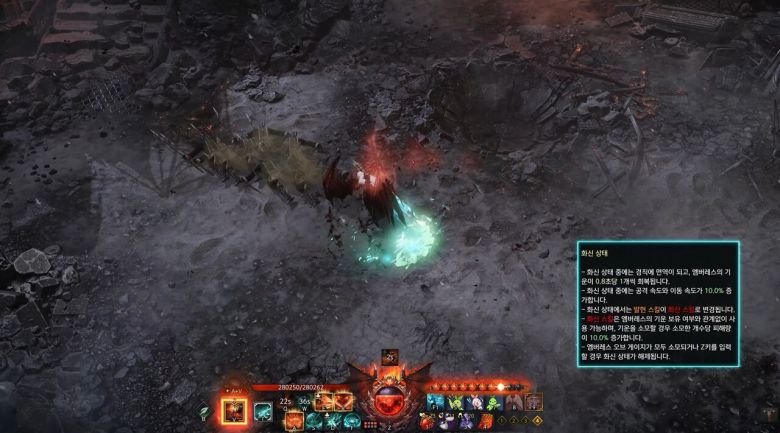Image resolution: width=780 pixels, height=433 pixels.
Task: Activate the pale wings icon
Action: (x=513, y=402)
